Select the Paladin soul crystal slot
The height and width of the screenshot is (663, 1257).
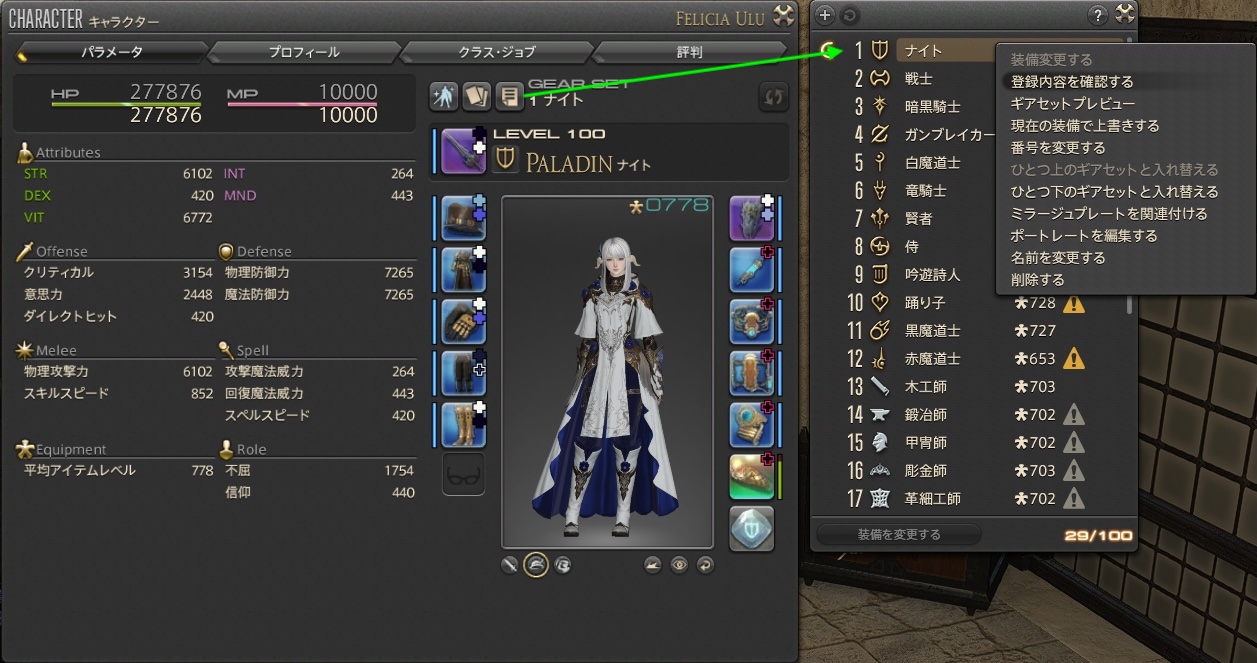pos(752,529)
